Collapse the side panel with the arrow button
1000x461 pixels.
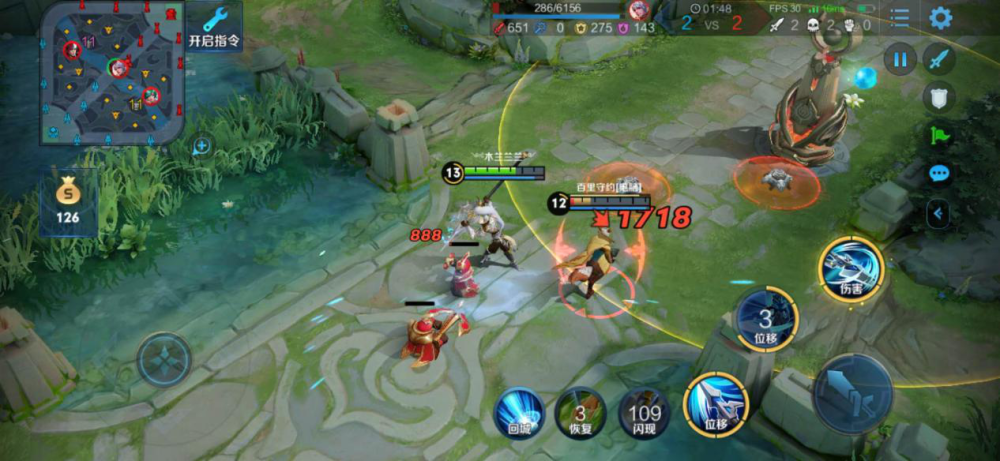click(938, 212)
